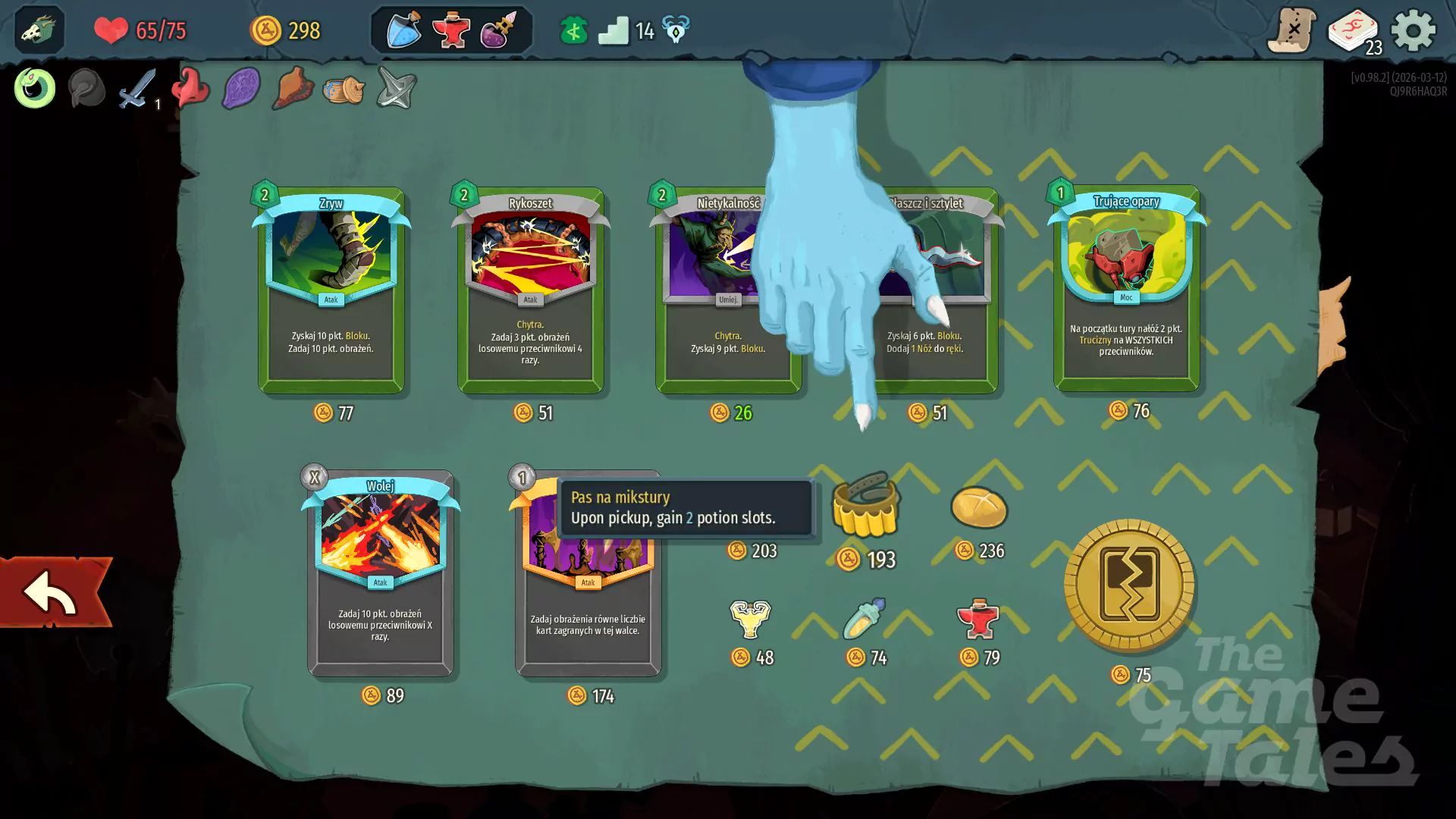This screenshot has width=1456, height=819.
Task: Buy the Wolej card for 89 gold
Action: pyautogui.click(x=380, y=573)
